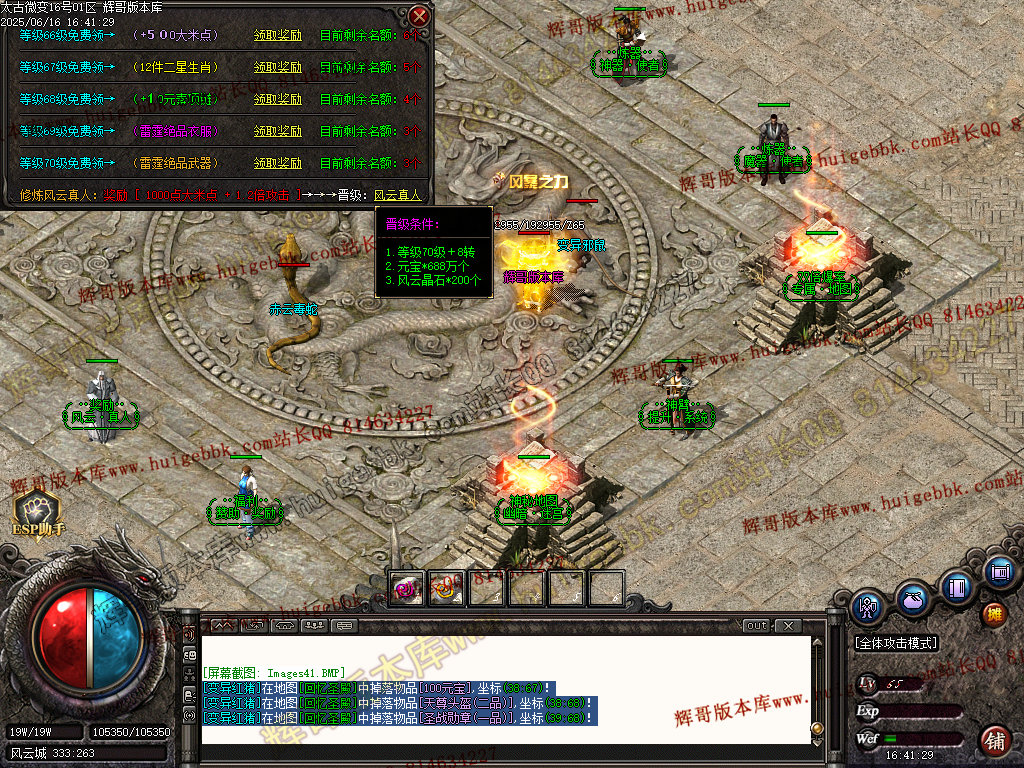Open the ESP助手 fist icon

pyautogui.click(x=36, y=509)
